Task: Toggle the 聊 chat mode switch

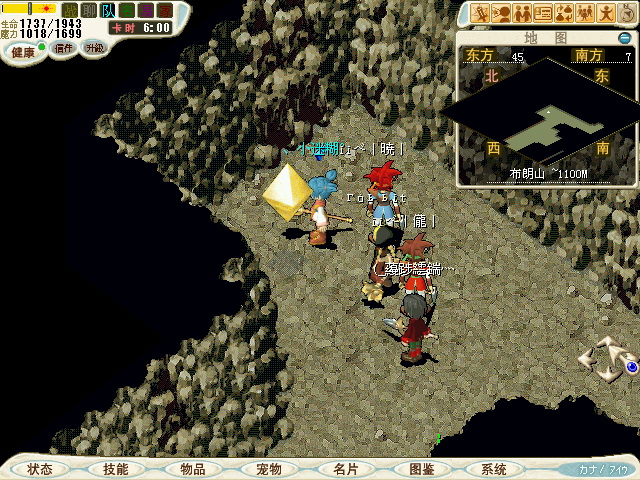Action: (x=89, y=11)
